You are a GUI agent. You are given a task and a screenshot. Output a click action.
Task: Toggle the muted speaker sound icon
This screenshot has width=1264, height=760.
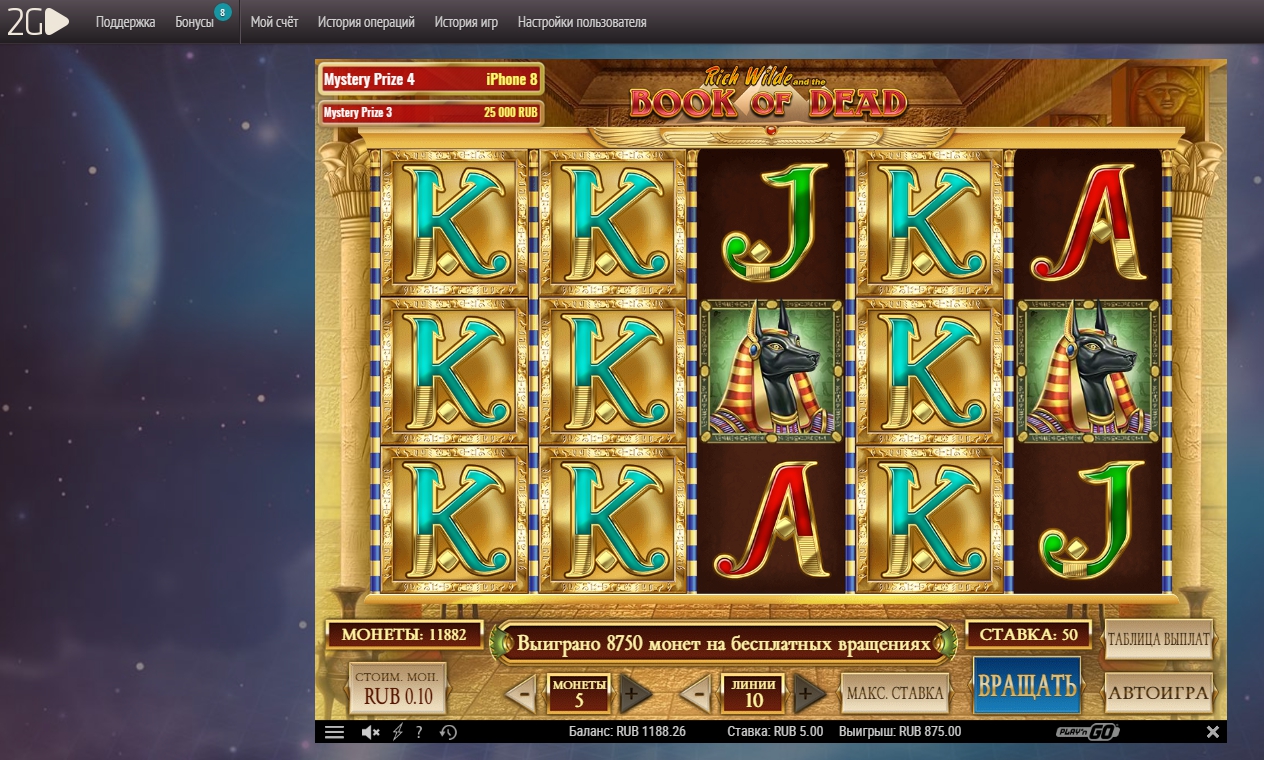click(x=370, y=732)
